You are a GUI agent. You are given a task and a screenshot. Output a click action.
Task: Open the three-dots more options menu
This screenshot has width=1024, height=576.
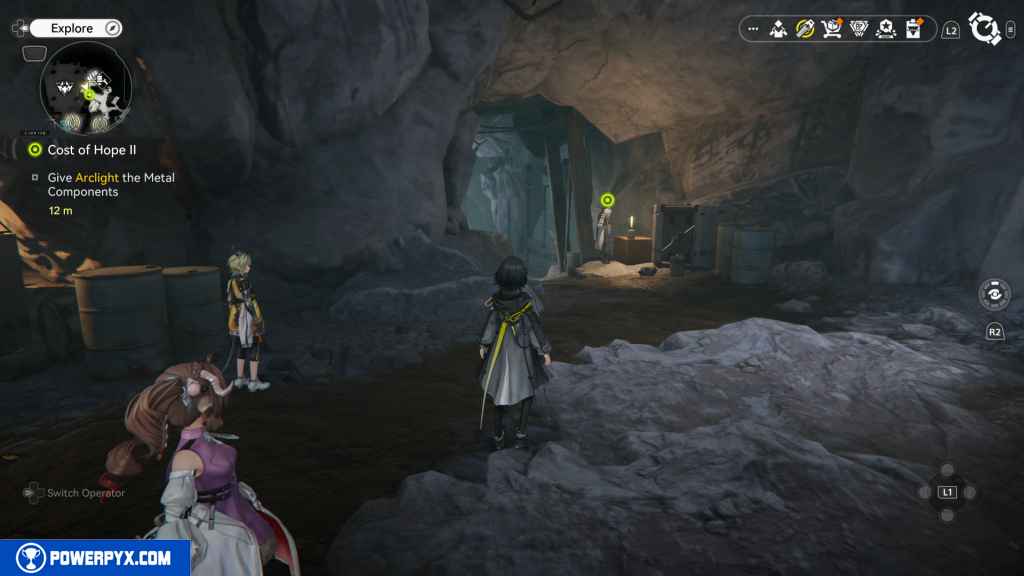pos(753,29)
